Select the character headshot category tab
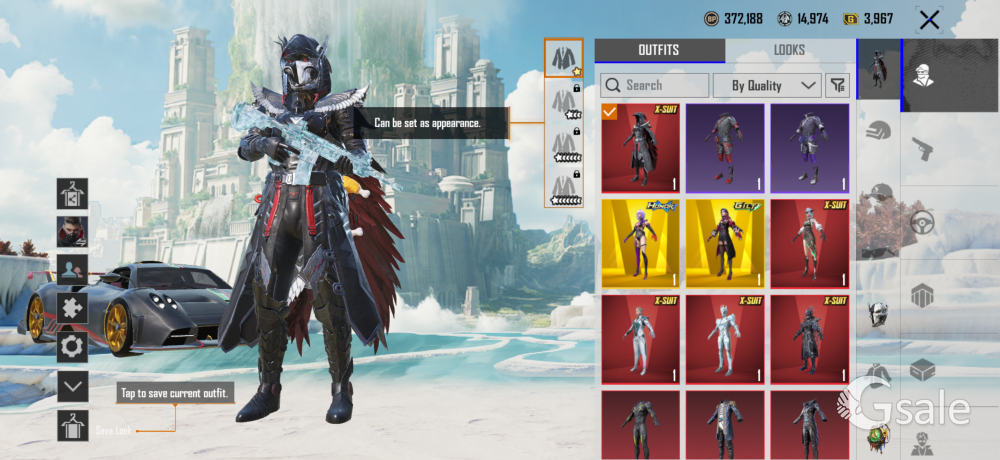 922,76
